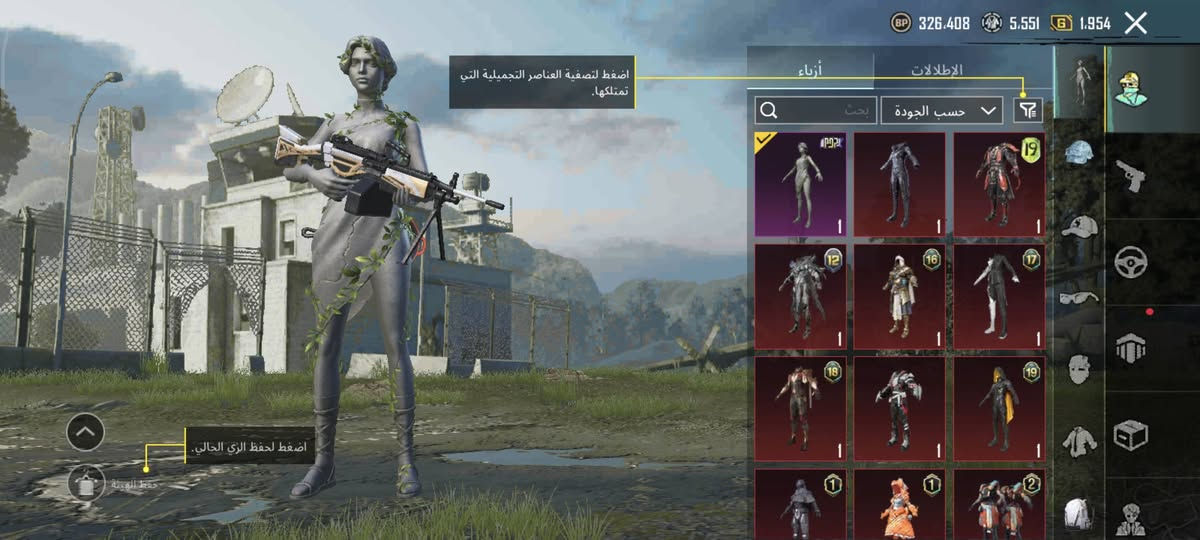Pick the orange fox costume outfit
Screen dimensions: 1200x540
[x=899, y=506]
